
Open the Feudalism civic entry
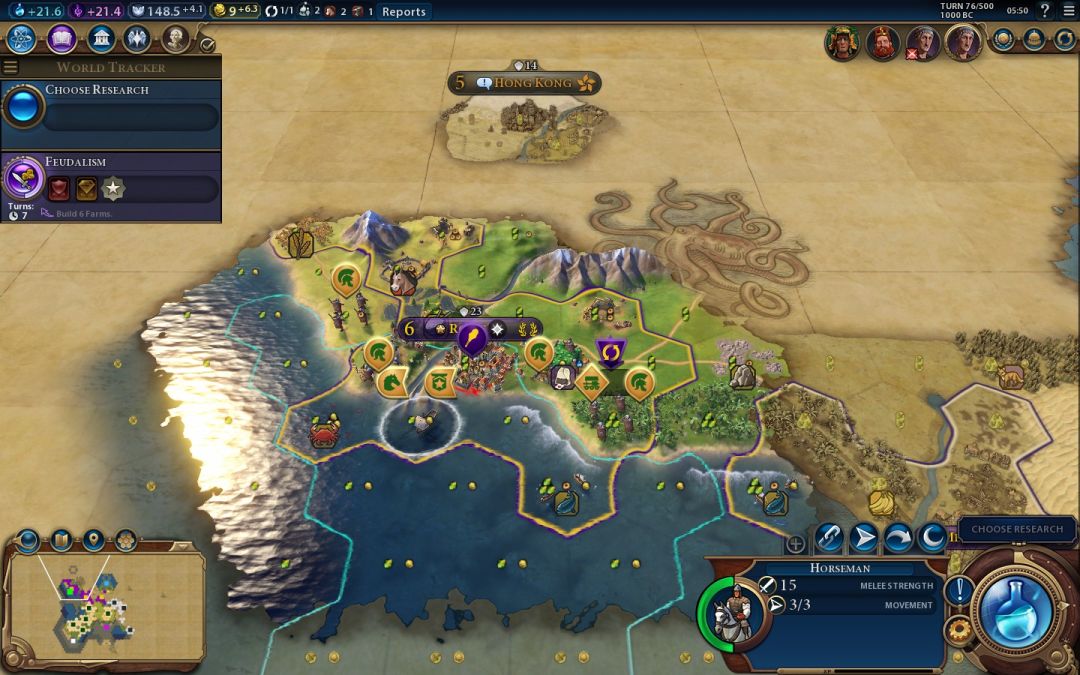point(110,178)
